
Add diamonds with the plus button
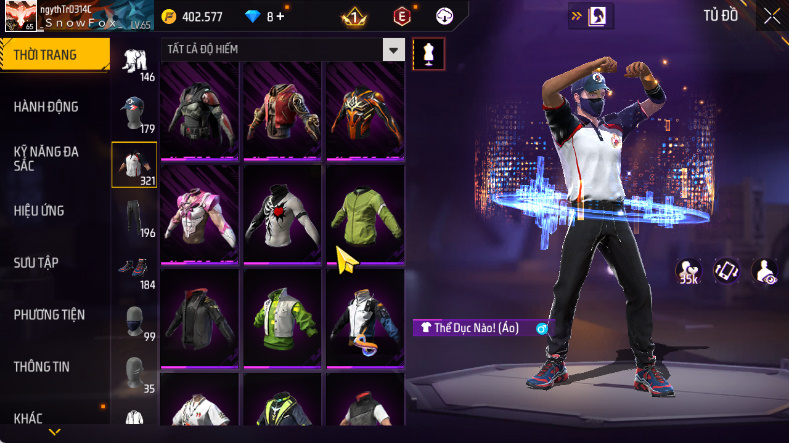[x=280, y=17]
